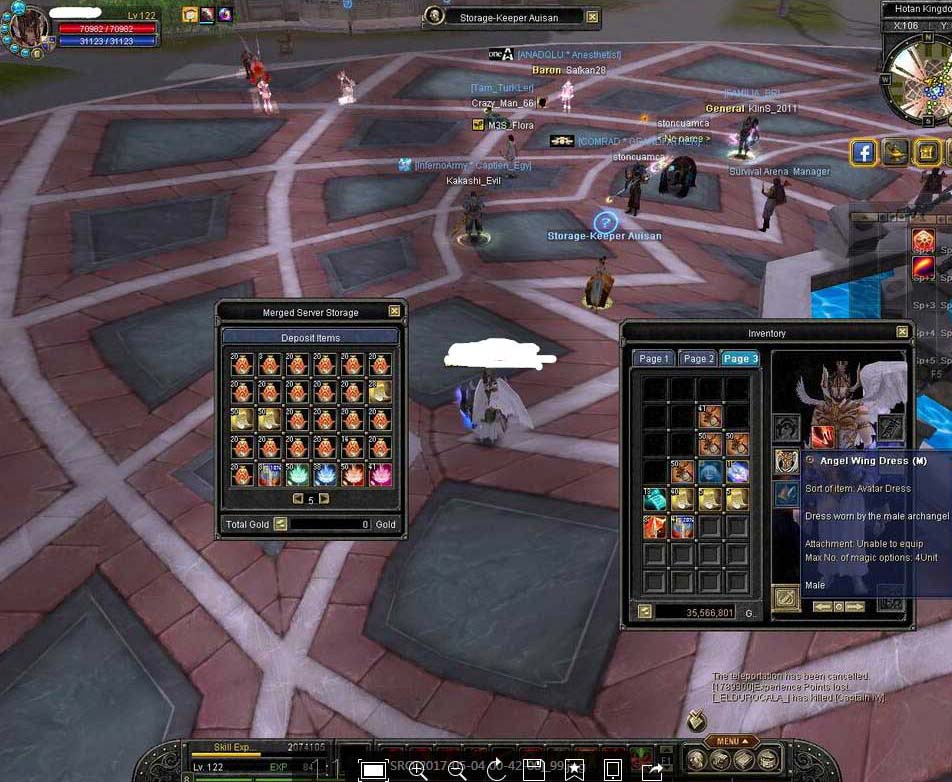952x782 pixels.
Task: Select the pink flame item in storage
Action: tap(380, 474)
